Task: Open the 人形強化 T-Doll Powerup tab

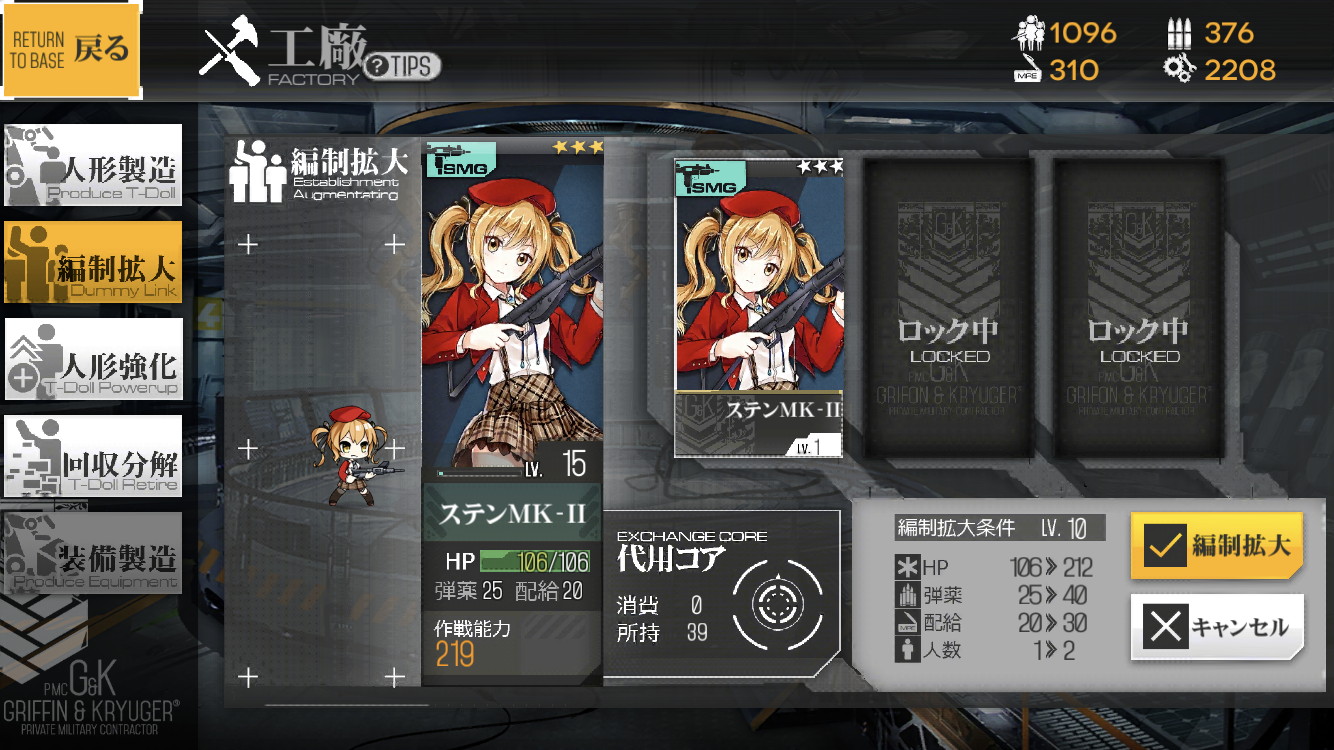Action: pos(93,359)
